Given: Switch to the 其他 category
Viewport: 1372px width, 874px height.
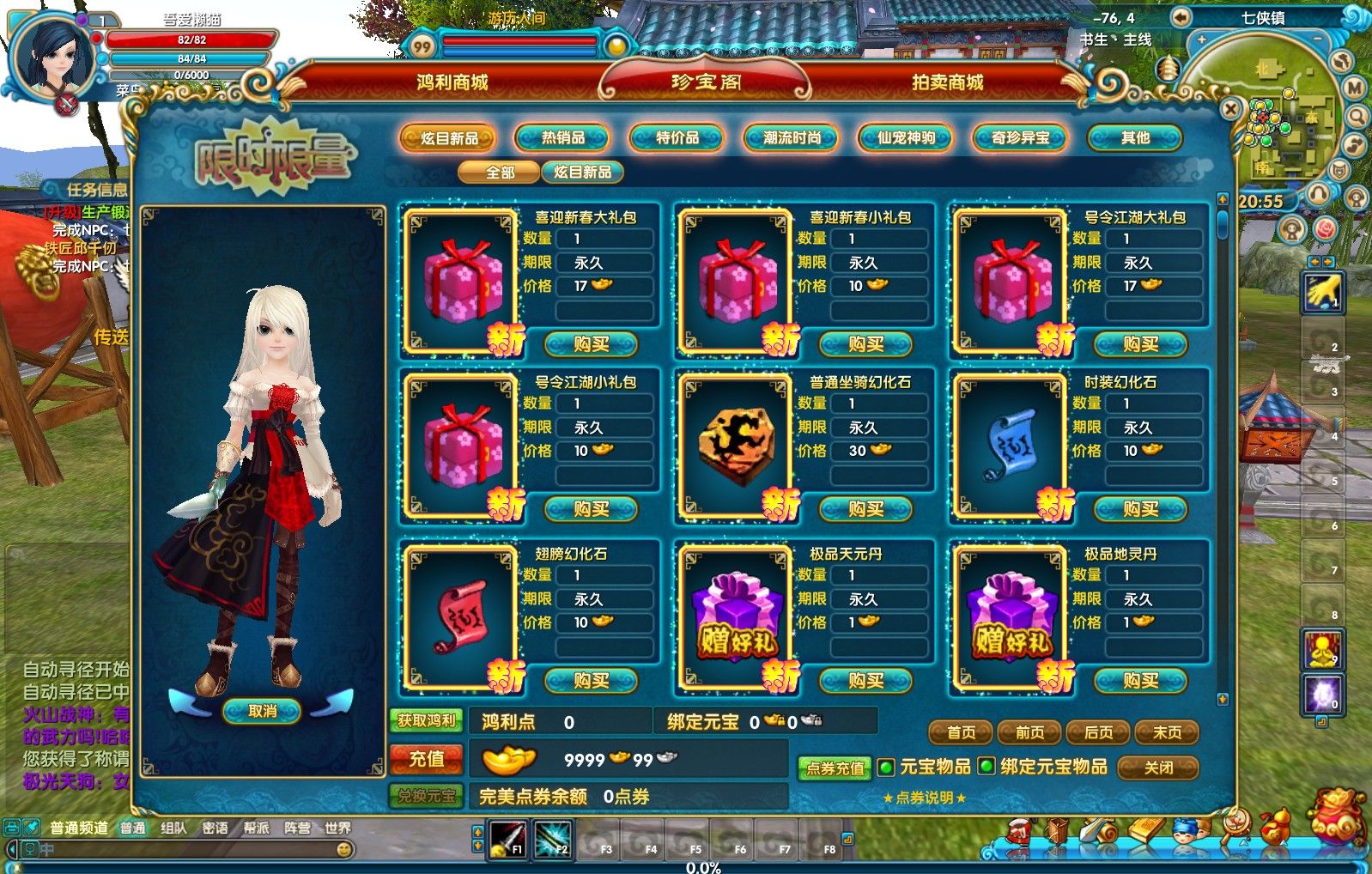Looking at the screenshot, I should coord(1134,137).
